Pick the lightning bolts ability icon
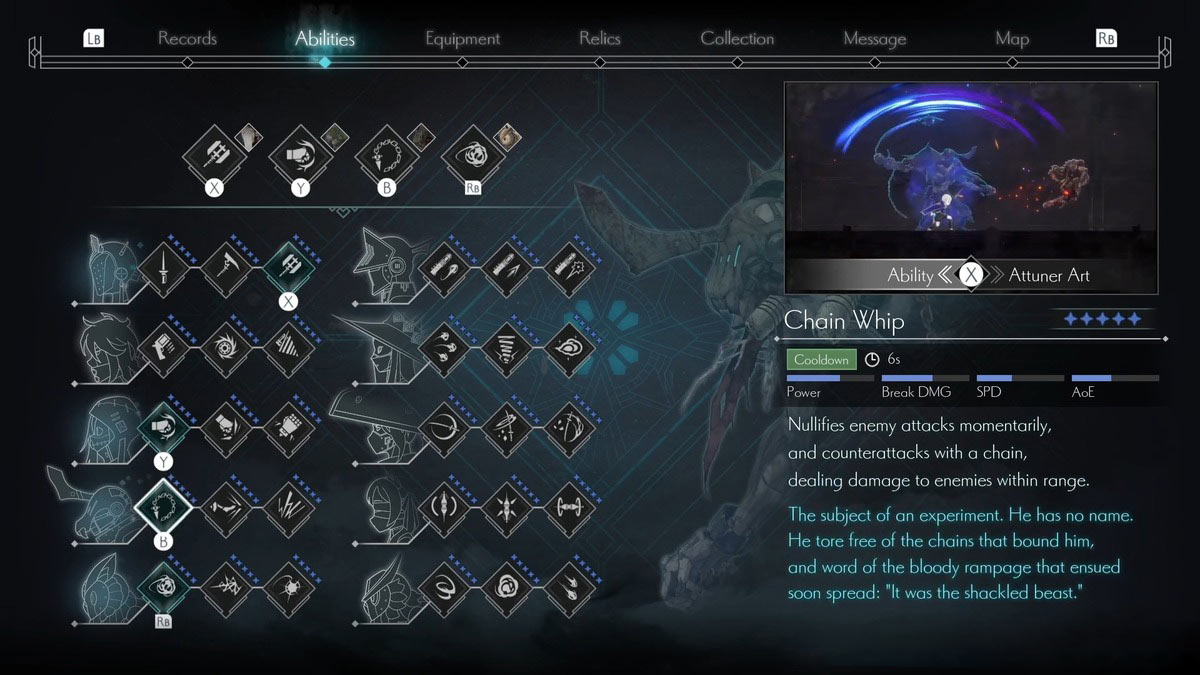This screenshot has width=1200, height=675. tap(288, 507)
